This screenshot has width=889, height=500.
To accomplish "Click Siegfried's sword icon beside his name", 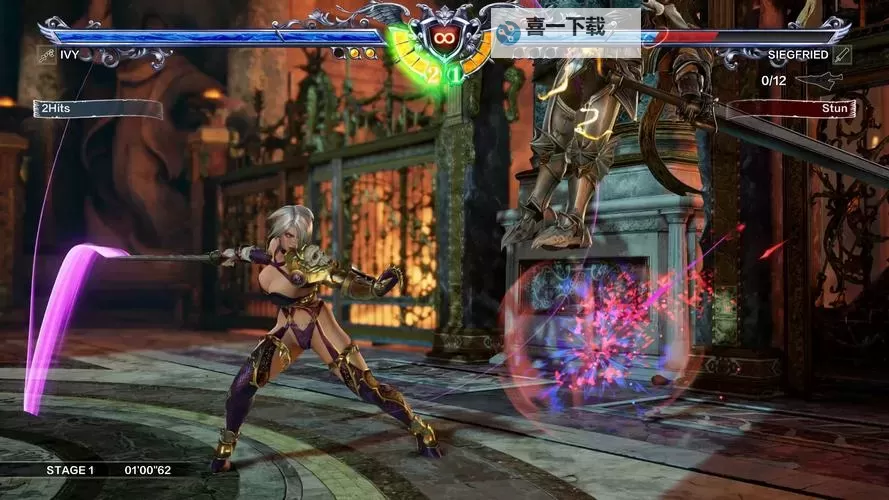I will coord(842,55).
